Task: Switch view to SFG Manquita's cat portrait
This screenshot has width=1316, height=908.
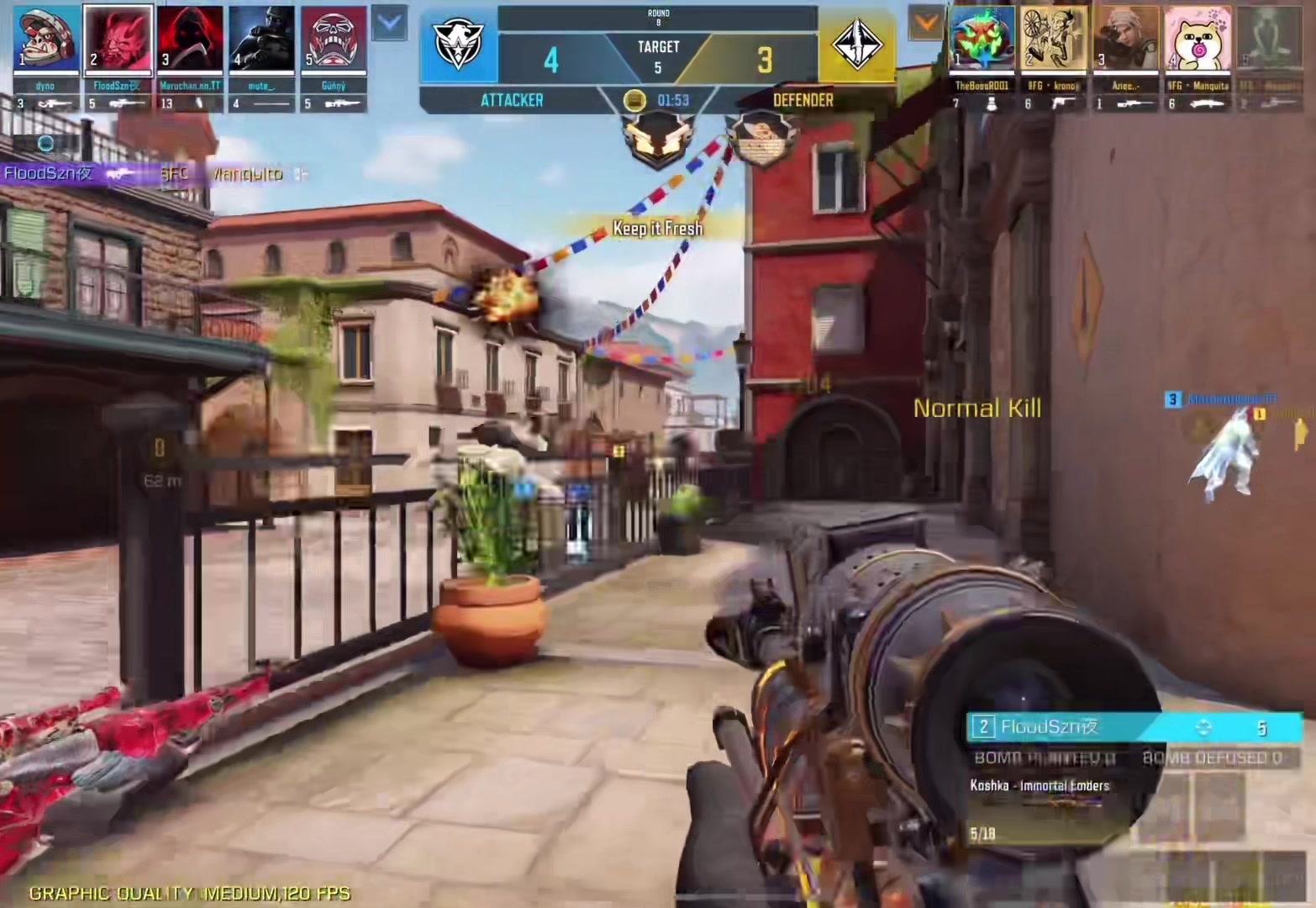Action: pyautogui.click(x=1198, y=40)
